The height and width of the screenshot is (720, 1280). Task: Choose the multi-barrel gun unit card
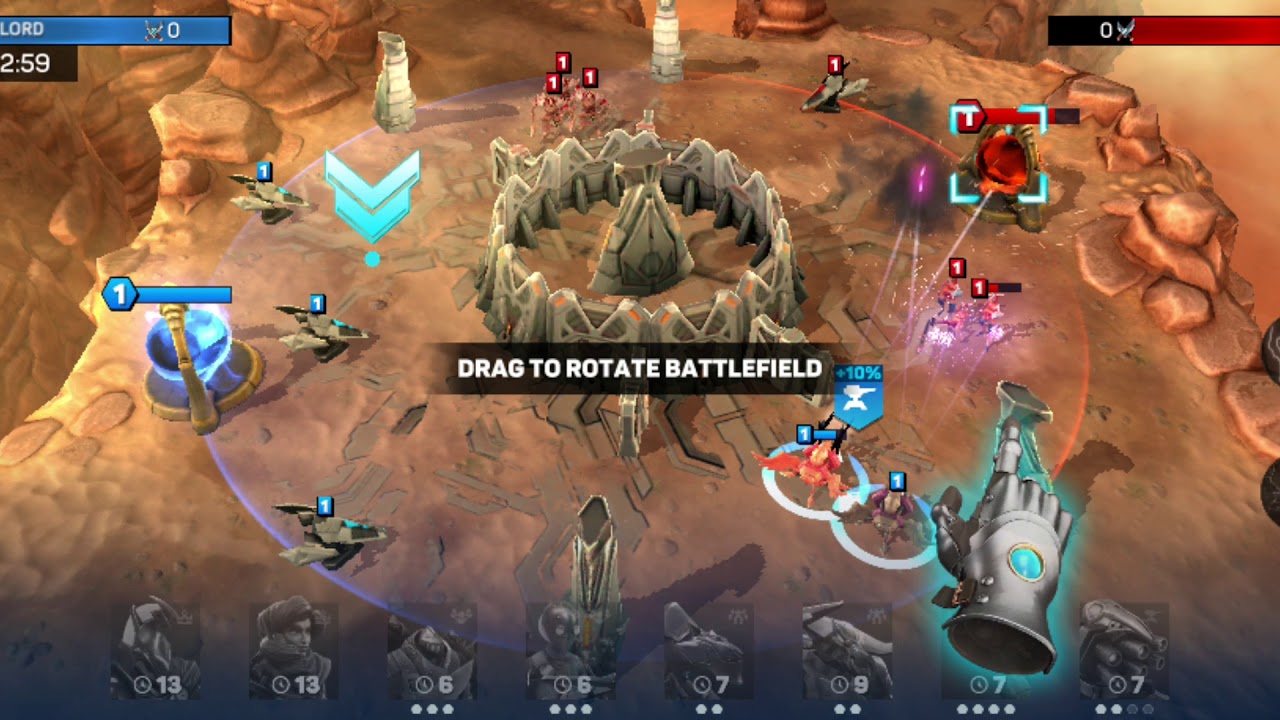(1124, 650)
